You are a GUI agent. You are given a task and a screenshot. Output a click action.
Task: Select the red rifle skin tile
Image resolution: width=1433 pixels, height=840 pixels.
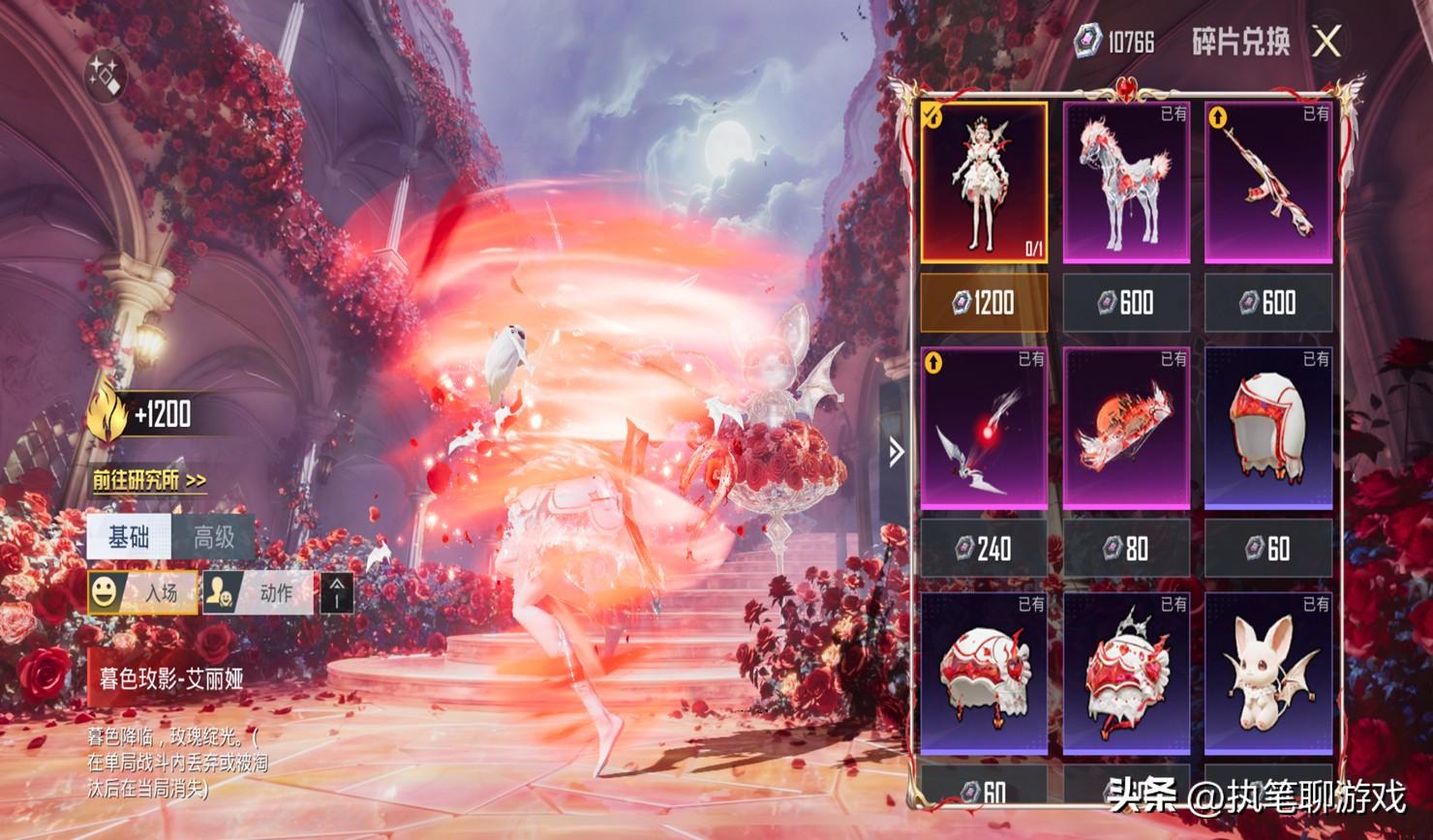[x=1268, y=183]
